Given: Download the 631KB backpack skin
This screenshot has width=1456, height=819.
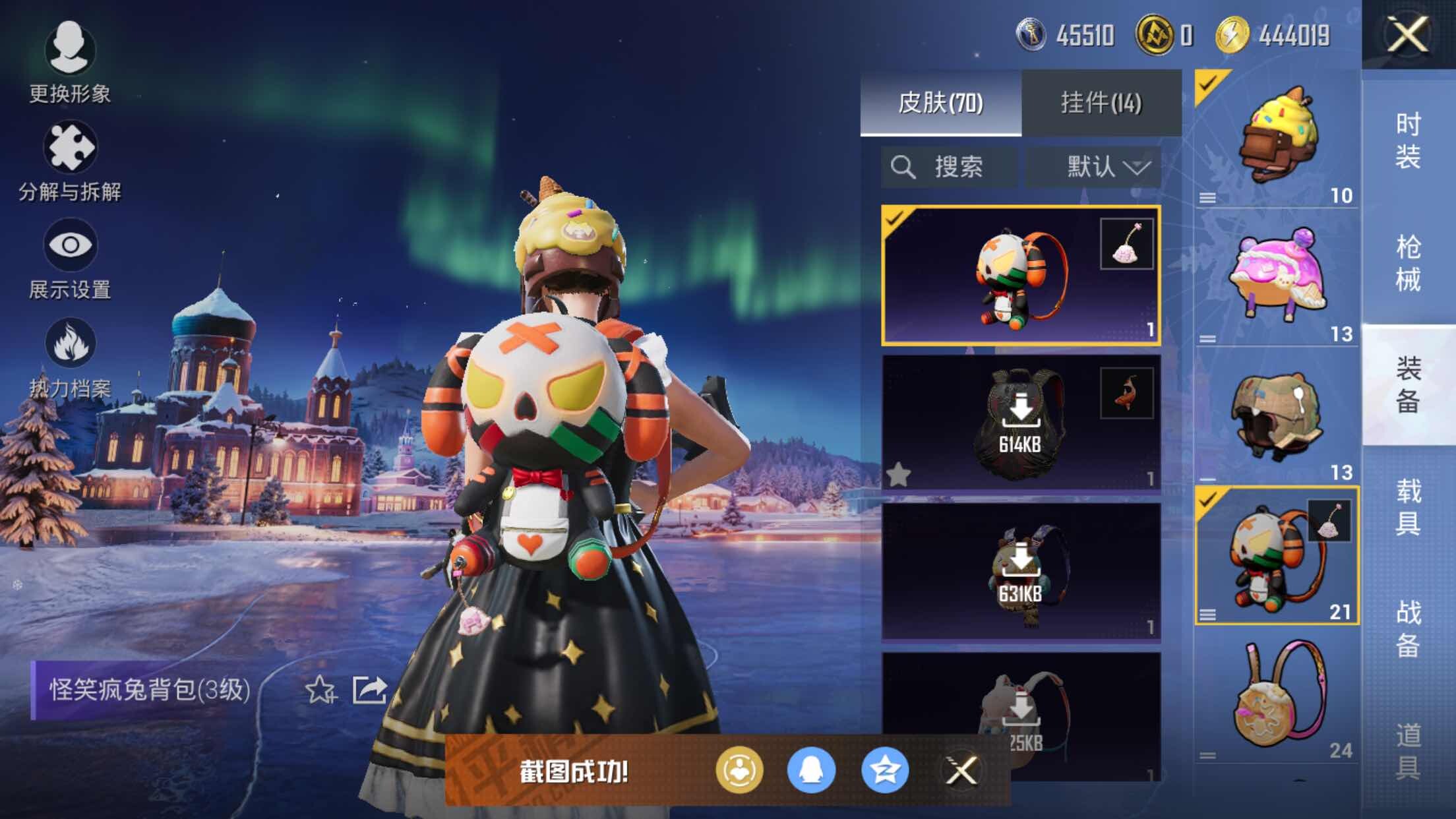Looking at the screenshot, I should 1020,571.
